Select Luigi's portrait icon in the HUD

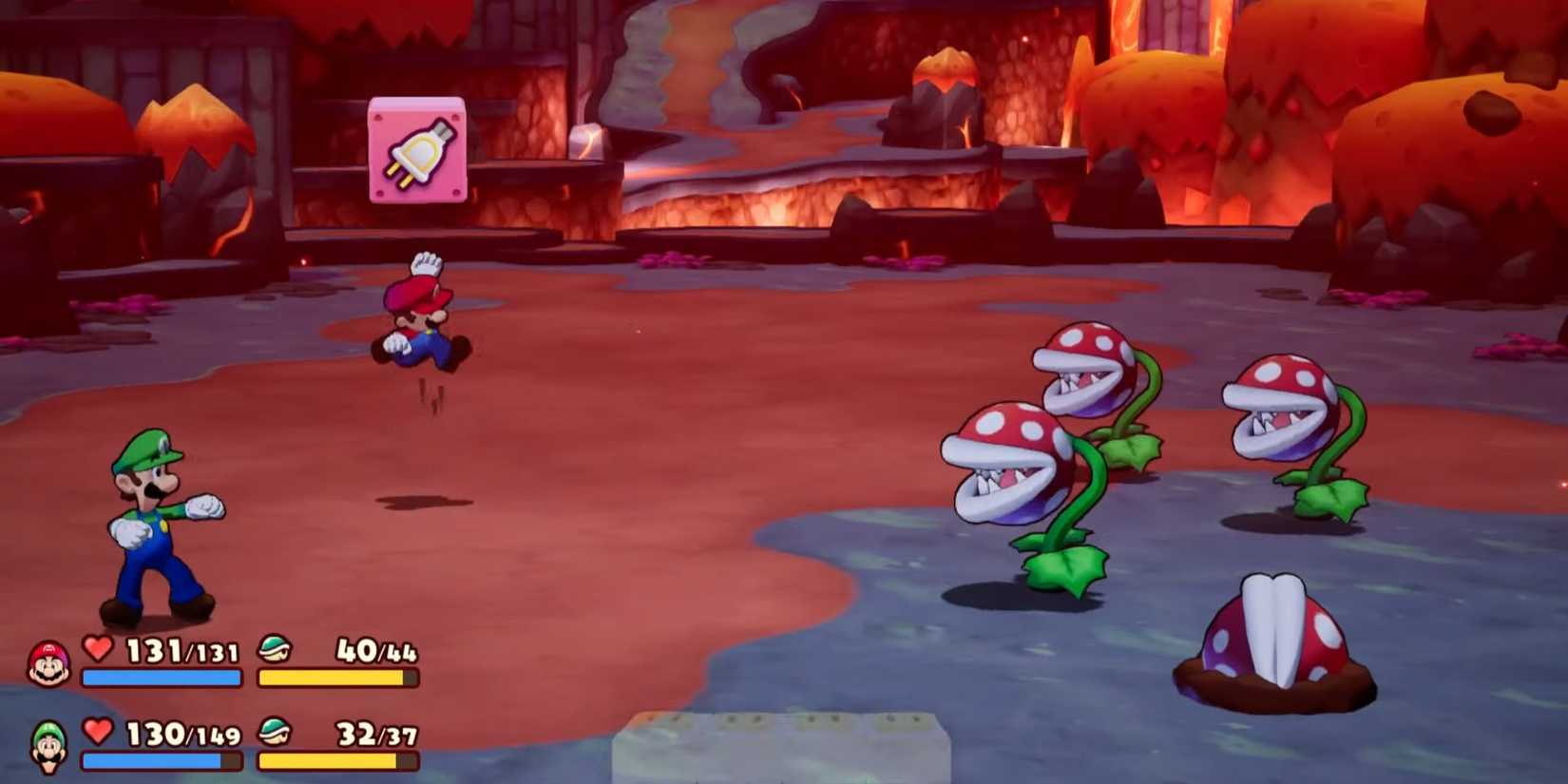(x=49, y=742)
